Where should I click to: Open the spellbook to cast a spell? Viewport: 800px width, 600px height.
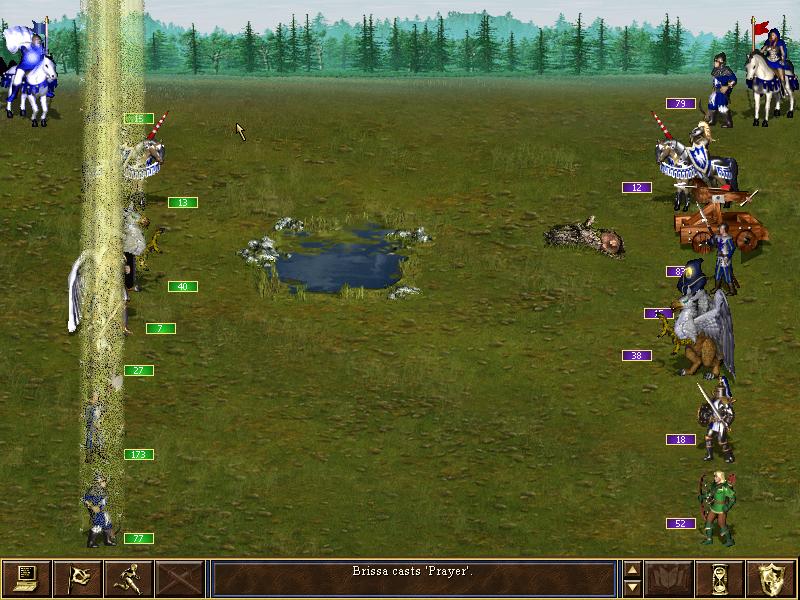point(669,578)
